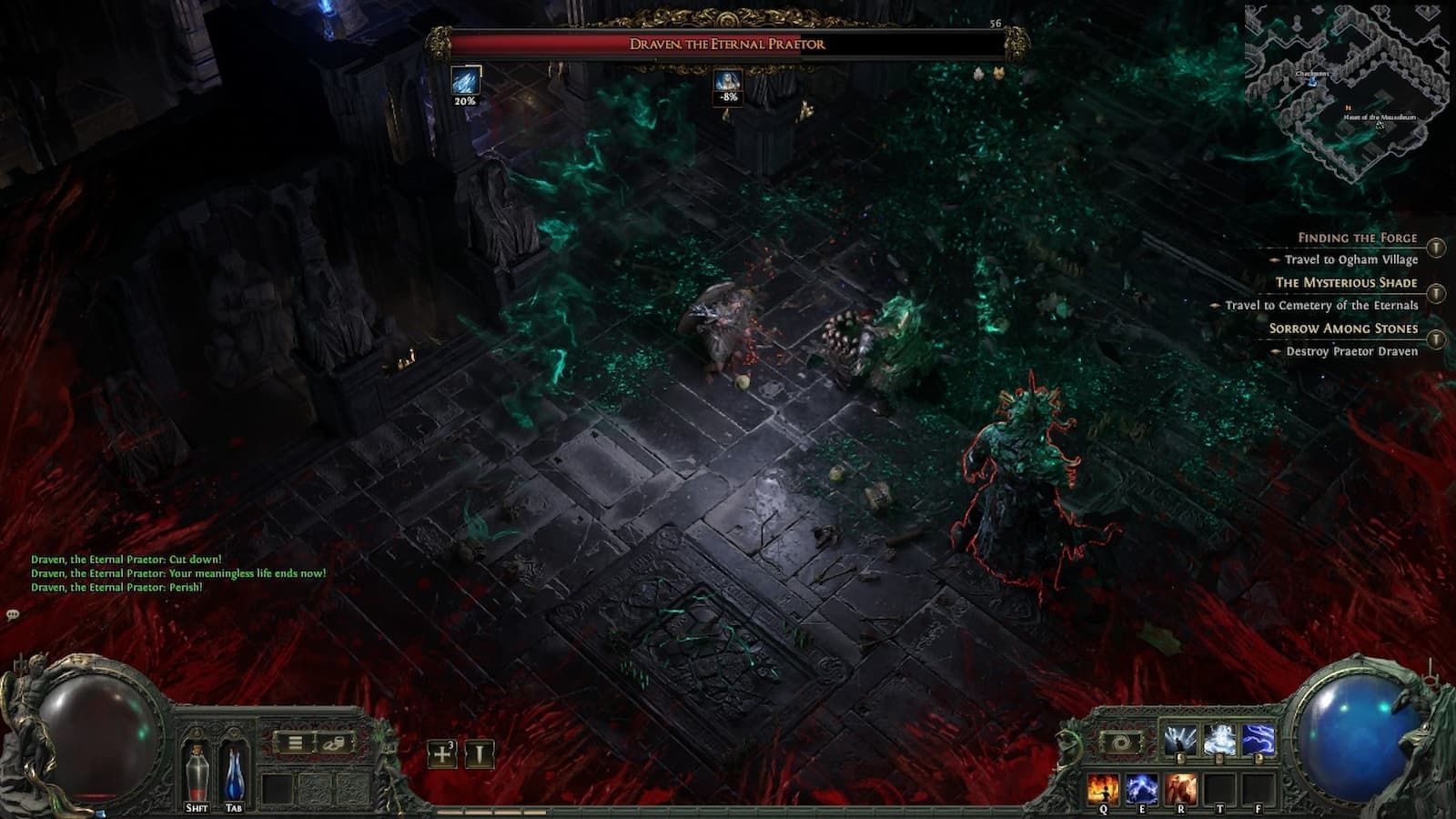The image size is (1456, 819).
Task: Toggle the frost aura spirit skill
Action: coord(1218,739)
